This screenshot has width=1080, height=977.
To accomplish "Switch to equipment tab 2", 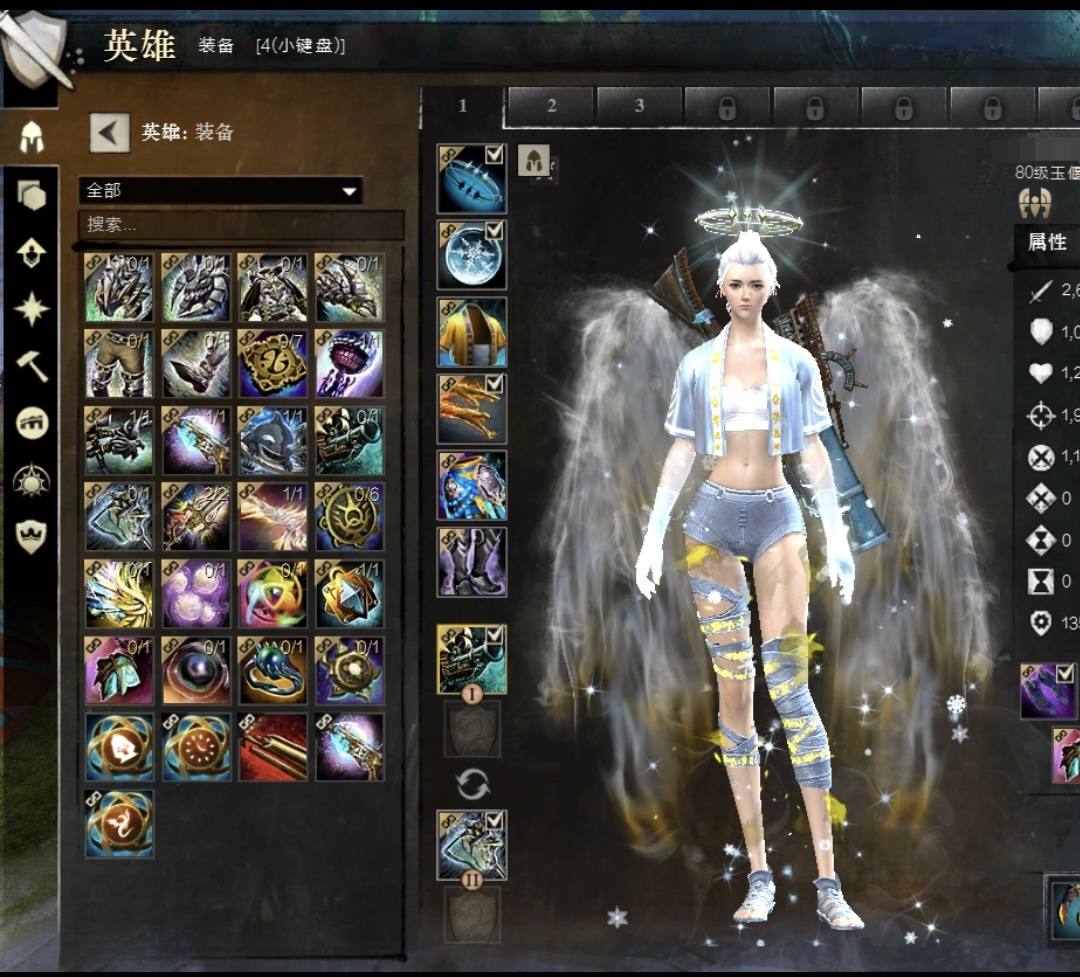I will tap(551, 106).
